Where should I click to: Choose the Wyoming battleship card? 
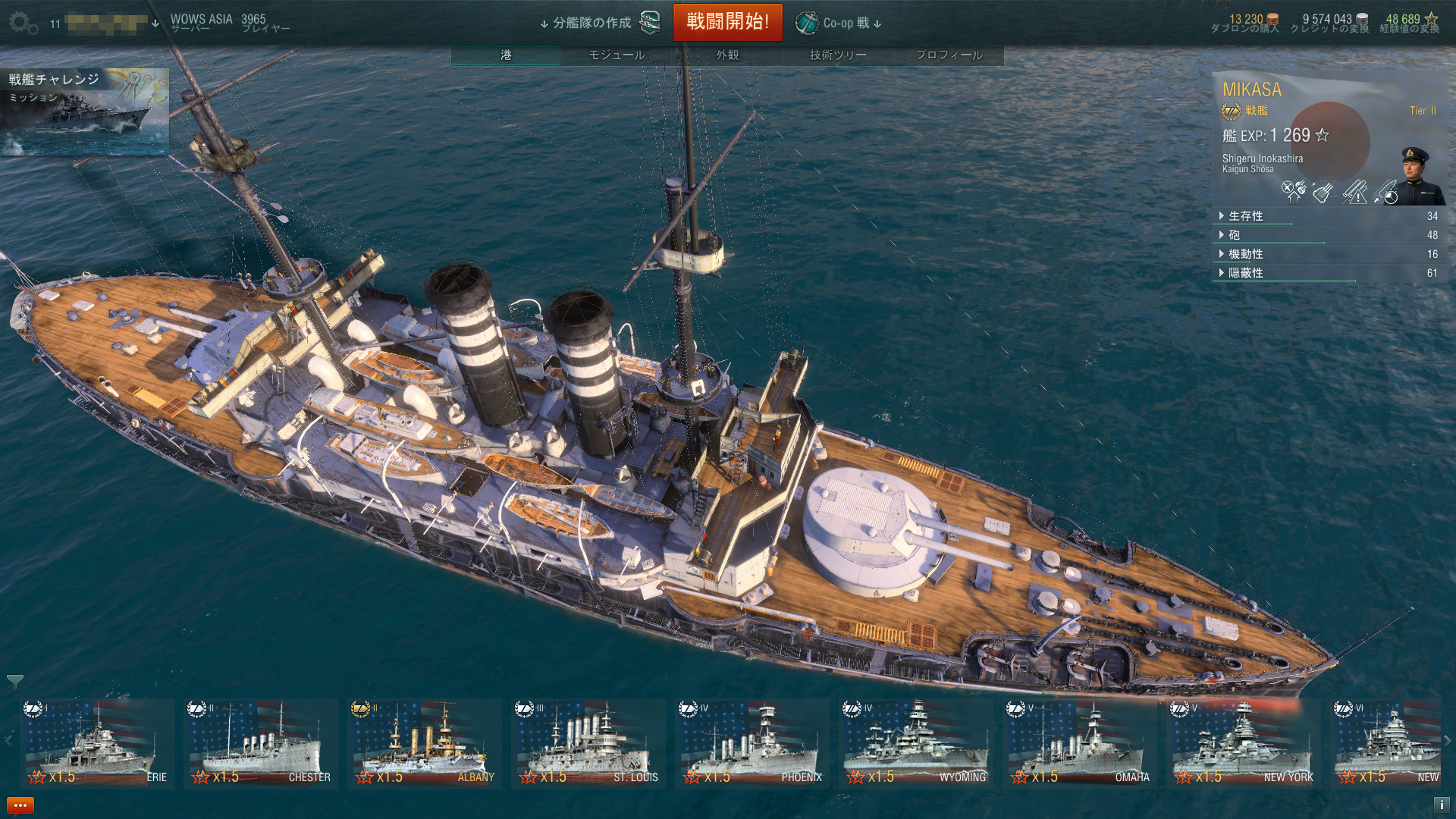pos(915,743)
